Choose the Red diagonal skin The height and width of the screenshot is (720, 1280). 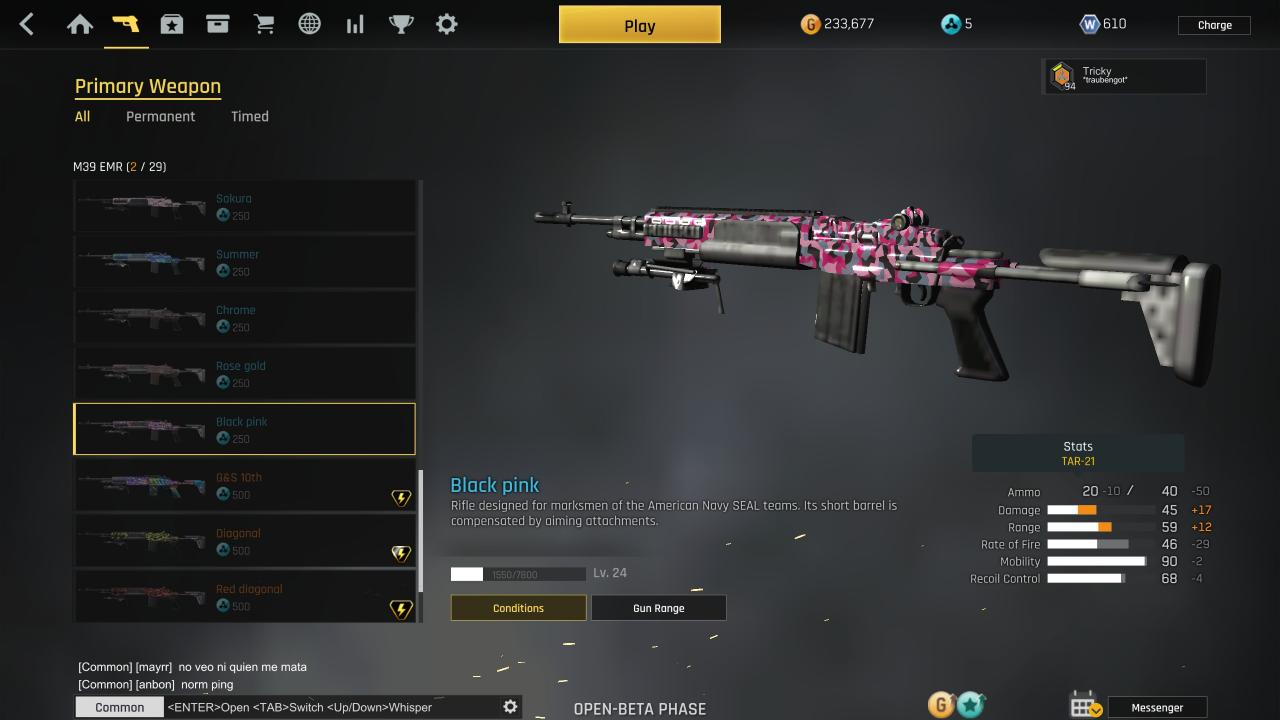point(245,597)
